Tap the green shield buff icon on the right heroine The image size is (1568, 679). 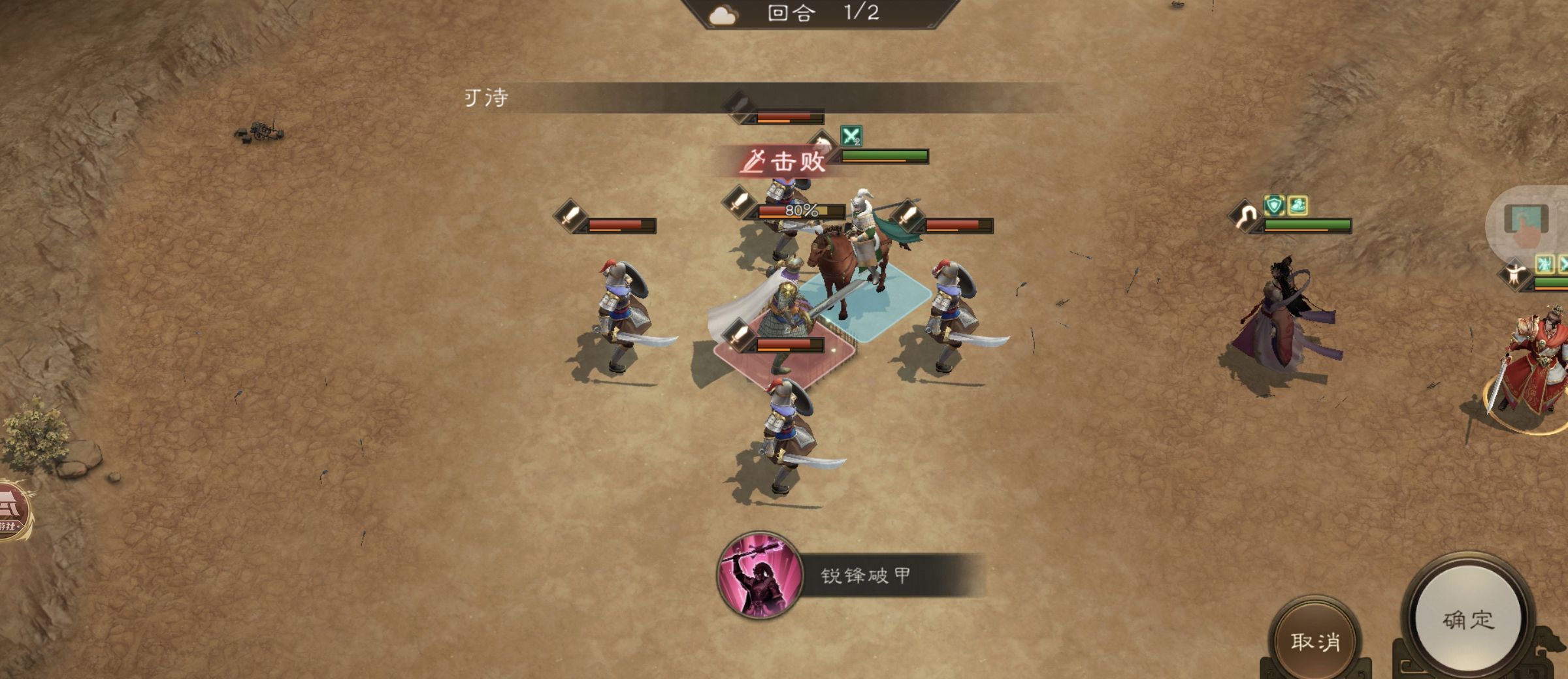point(1274,204)
